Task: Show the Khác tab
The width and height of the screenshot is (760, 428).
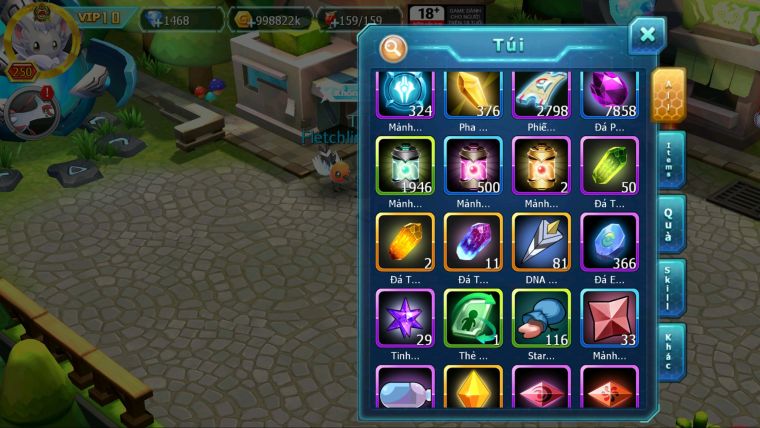Action: pos(670,351)
